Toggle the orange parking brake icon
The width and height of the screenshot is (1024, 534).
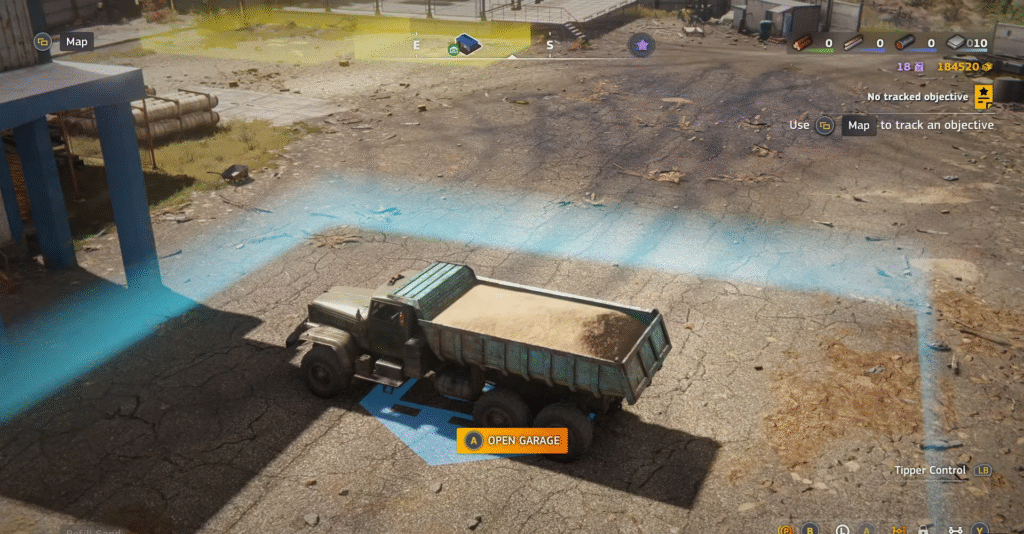tap(786, 529)
